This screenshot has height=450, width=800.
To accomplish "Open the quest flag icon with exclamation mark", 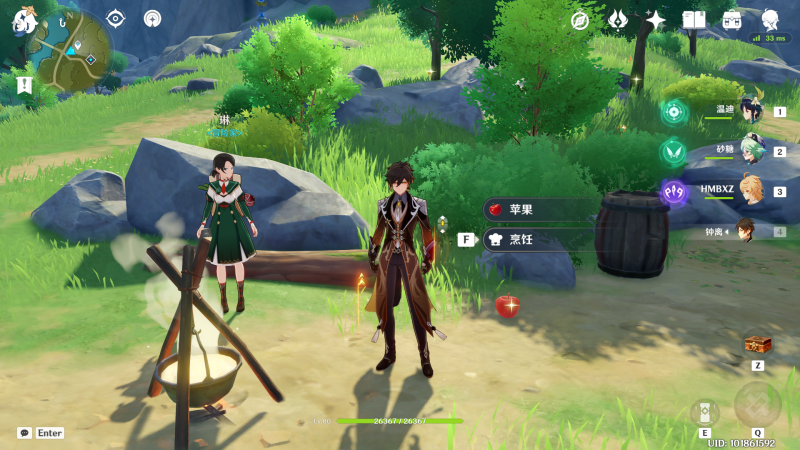I will pyautogui.click(x=24, y=85).
